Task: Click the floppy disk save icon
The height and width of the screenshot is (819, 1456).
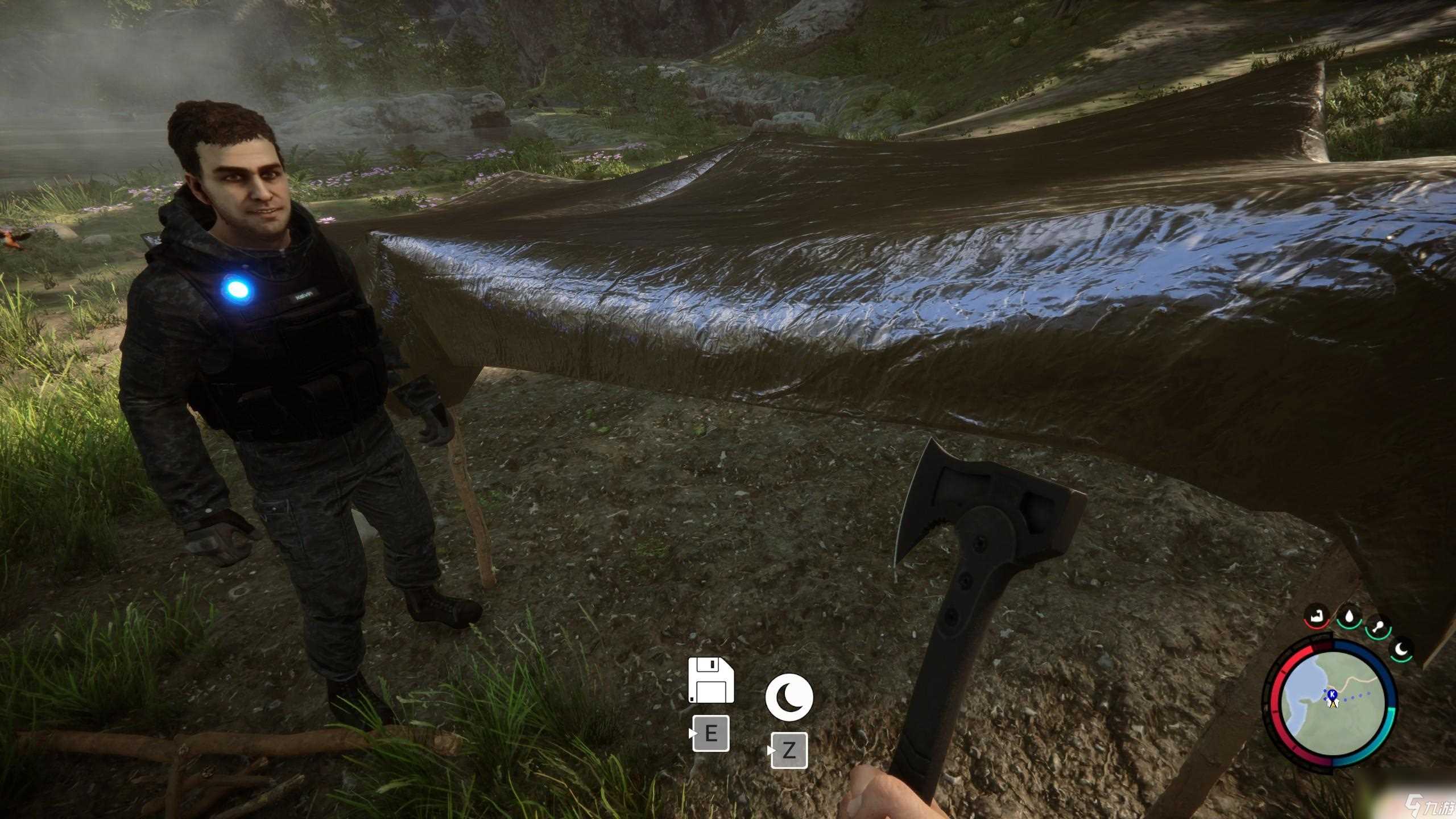Action: (x=711, y=681)
